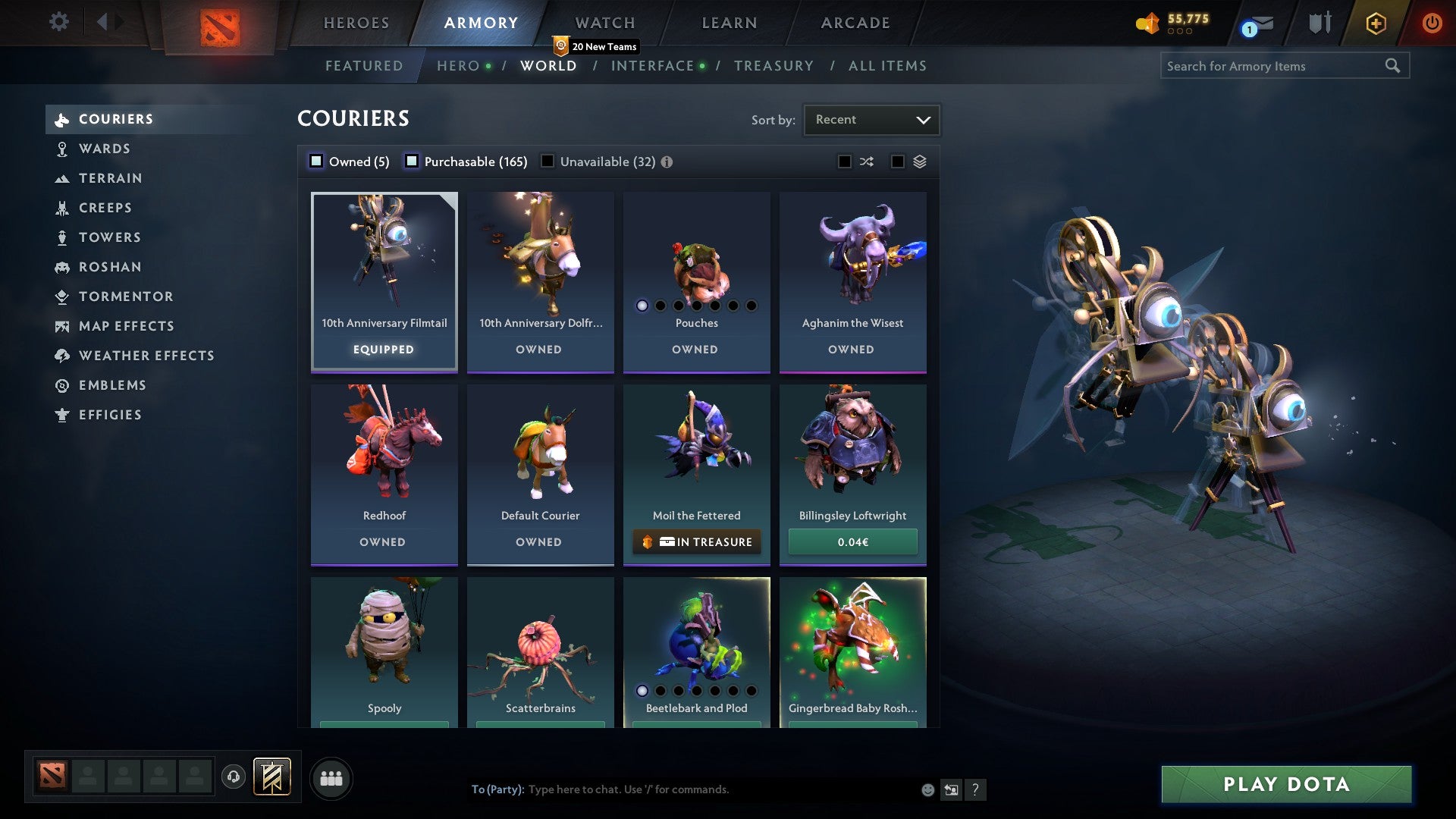The image size is (1456, 819).
Task: Open the Settings gear menu
Action: click(x=59, y=22)
